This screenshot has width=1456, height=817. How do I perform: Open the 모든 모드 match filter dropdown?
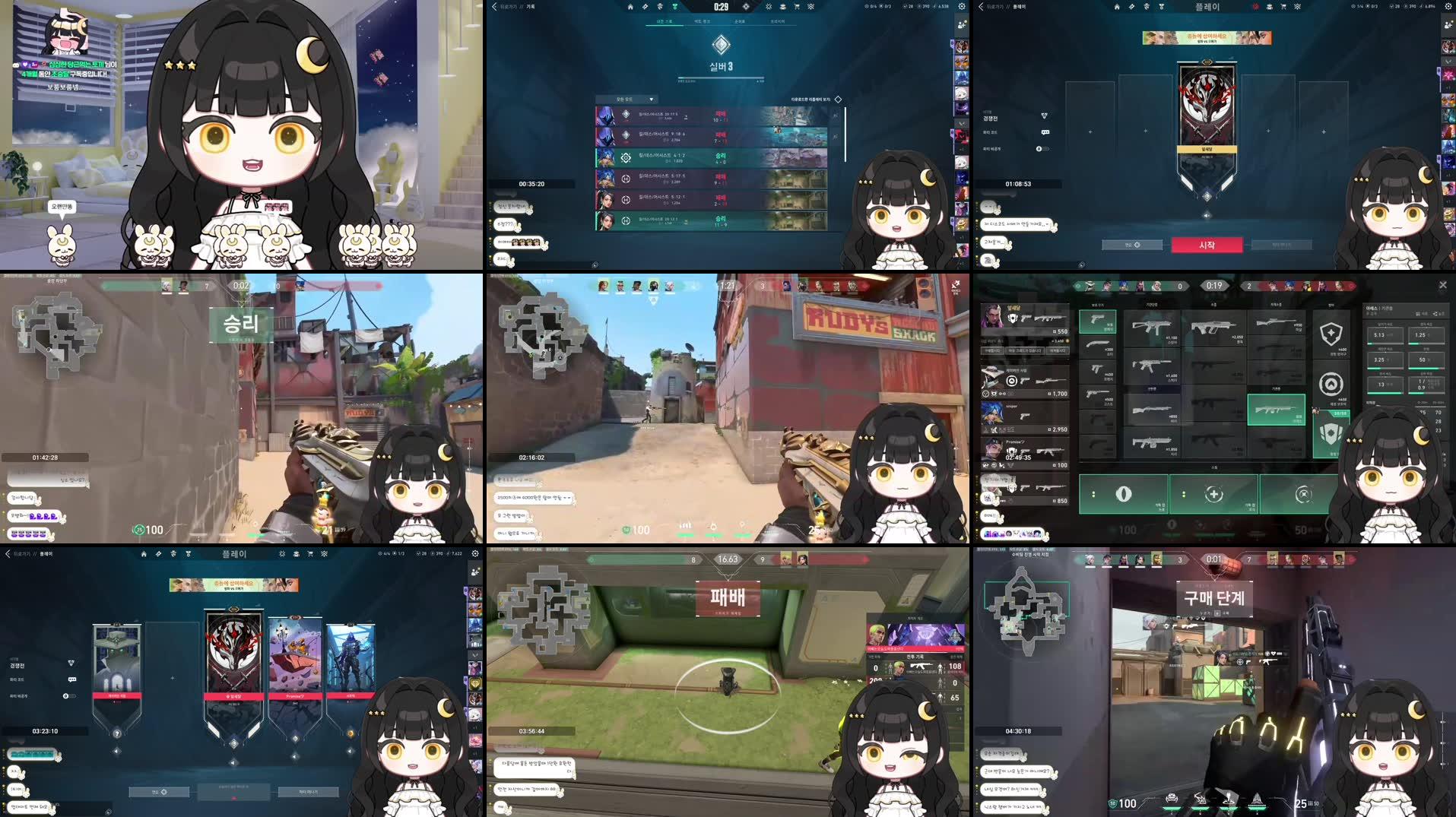[626, 99]
